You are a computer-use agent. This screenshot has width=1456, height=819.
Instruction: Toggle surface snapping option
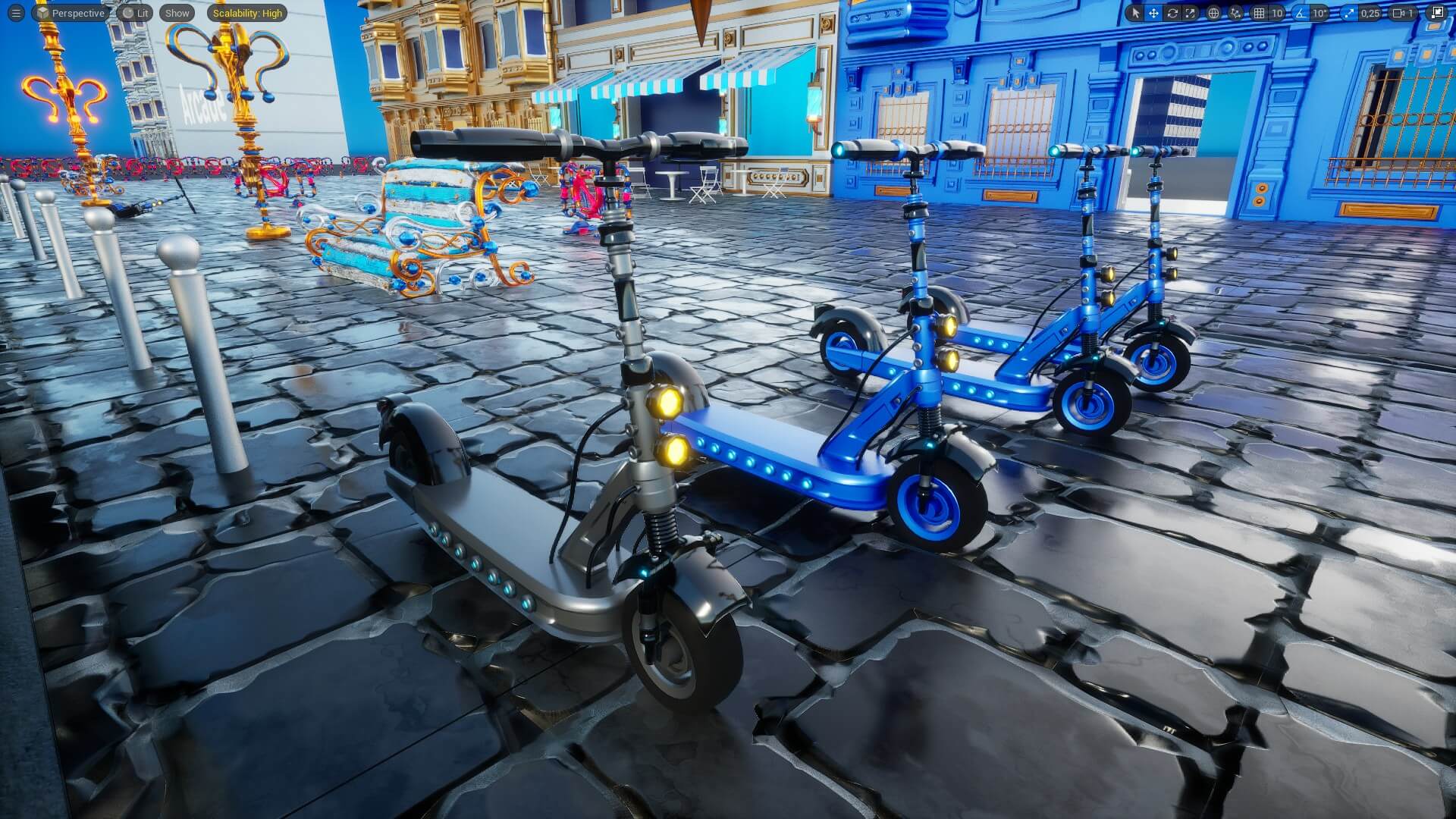(x=1235, y=12)
